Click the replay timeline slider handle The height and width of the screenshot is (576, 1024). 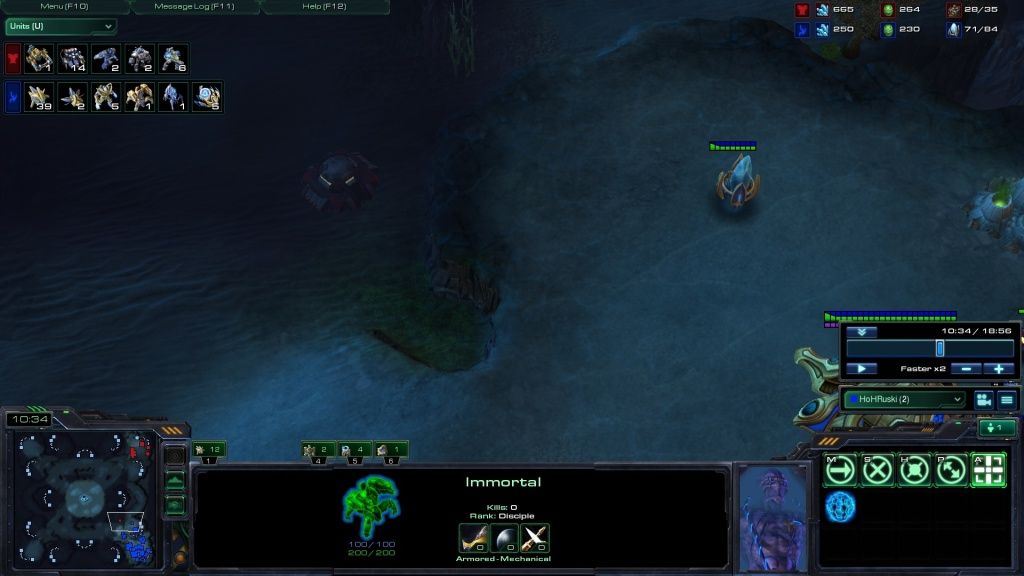(x=939, y=348)
